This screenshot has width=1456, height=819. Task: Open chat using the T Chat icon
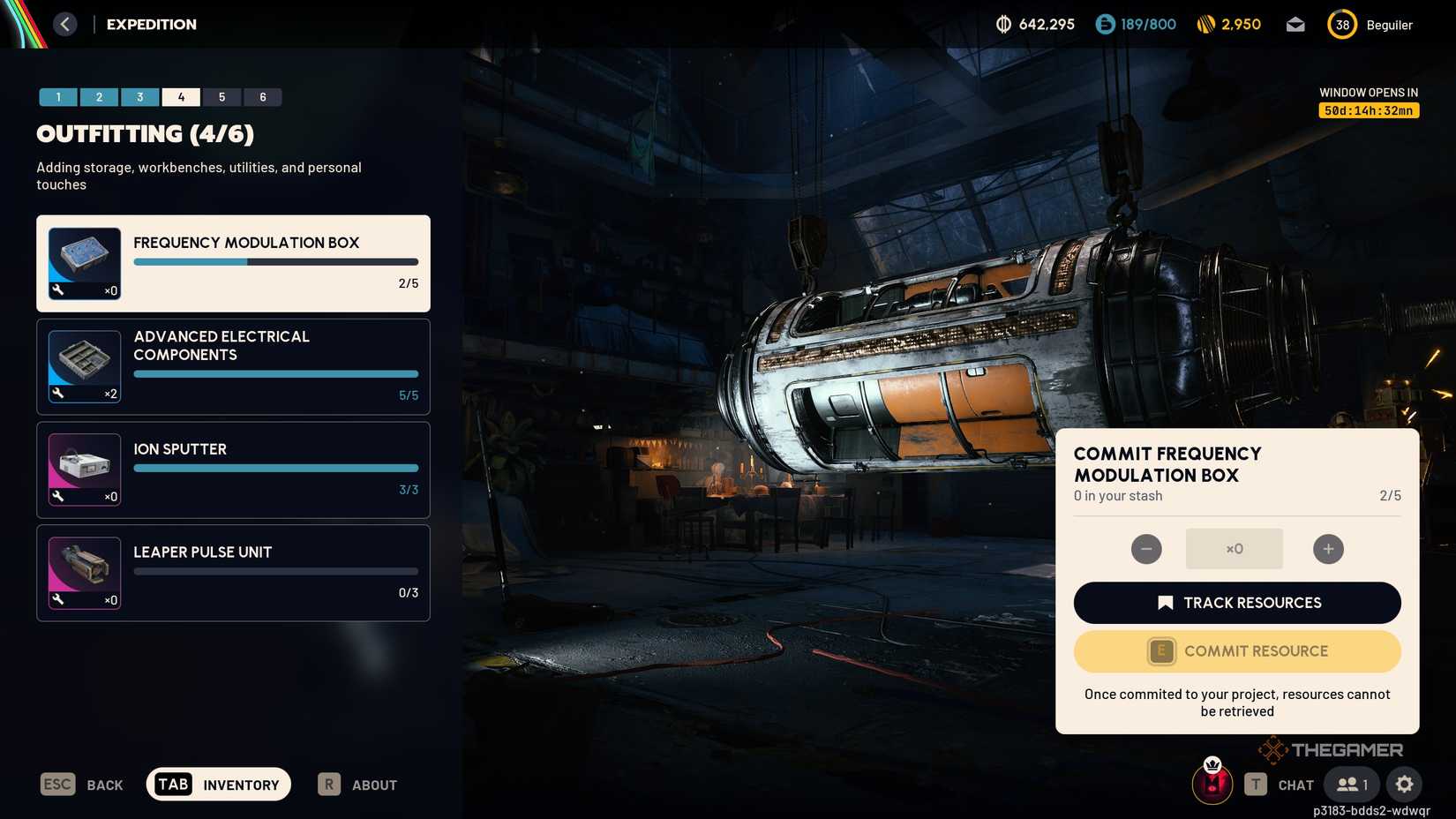point(1256,784)
